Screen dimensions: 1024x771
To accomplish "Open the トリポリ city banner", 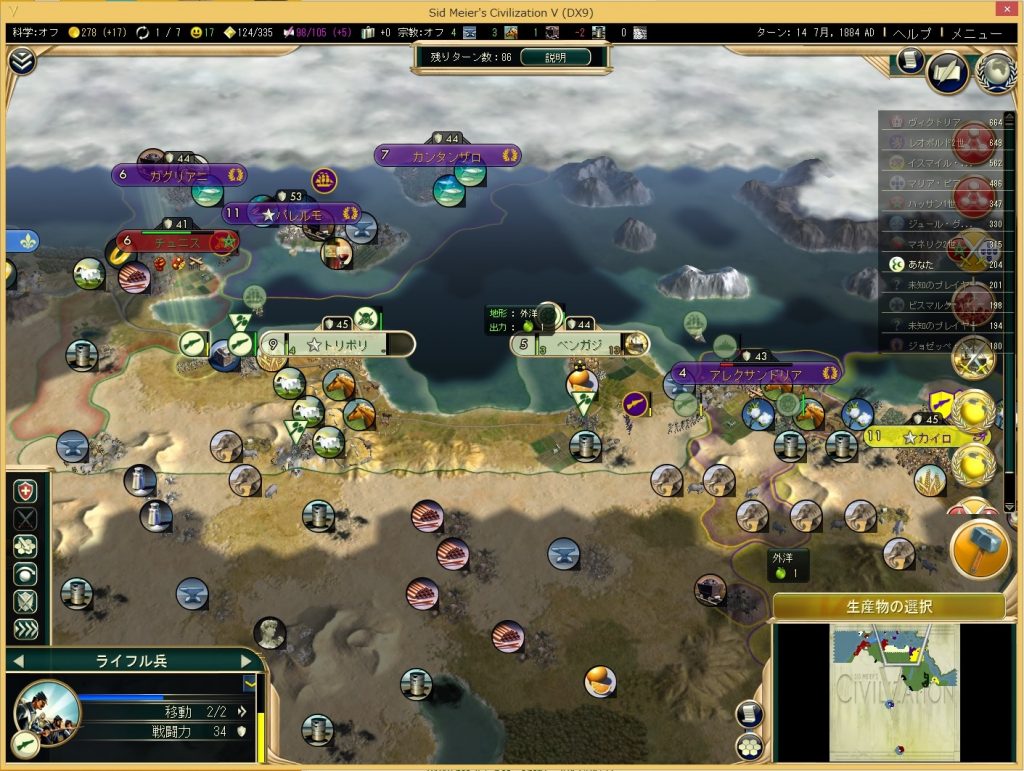I will (338, 345).
